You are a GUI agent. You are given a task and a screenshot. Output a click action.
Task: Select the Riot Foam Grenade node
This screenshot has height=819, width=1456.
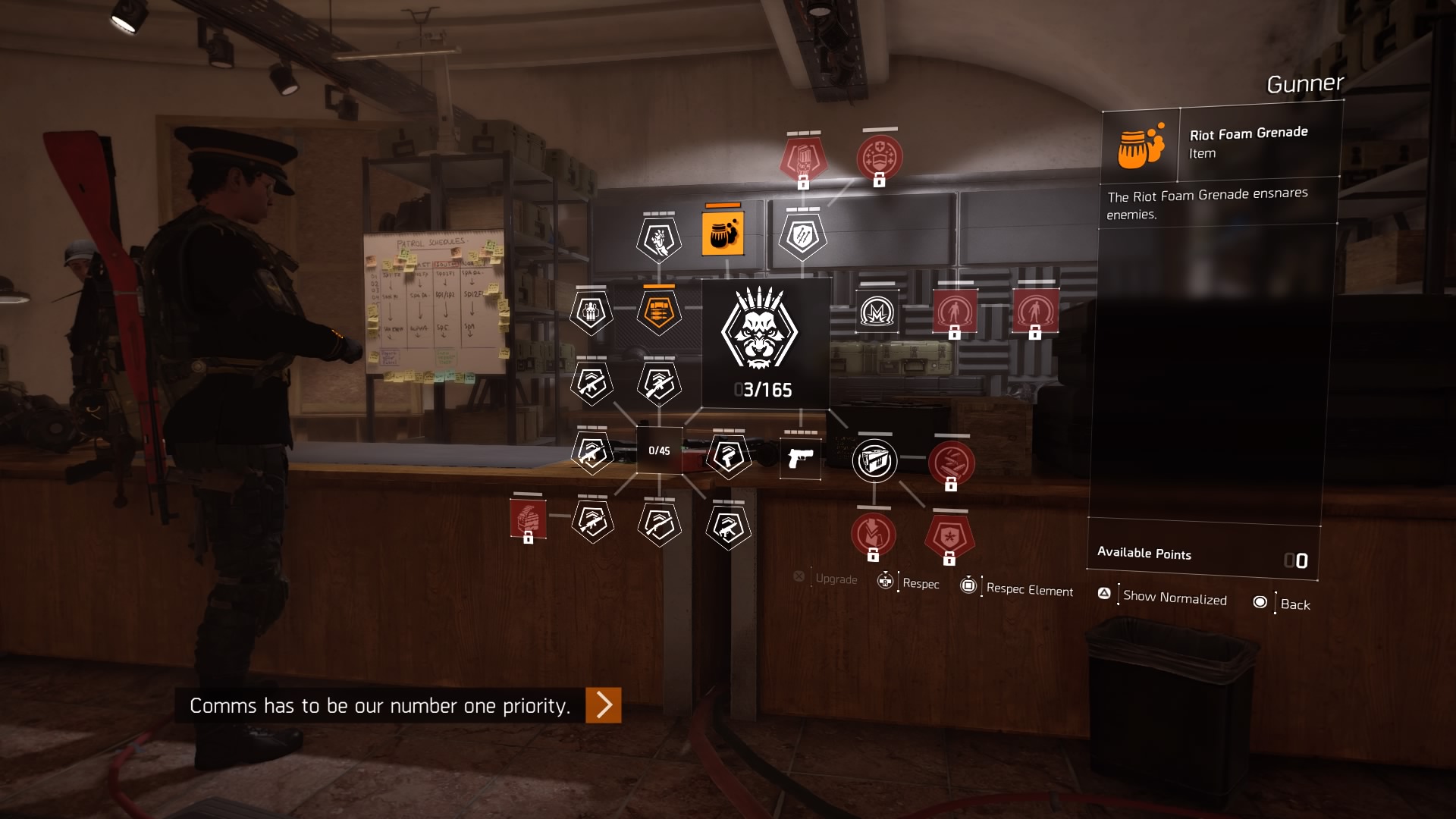[723, 234]
